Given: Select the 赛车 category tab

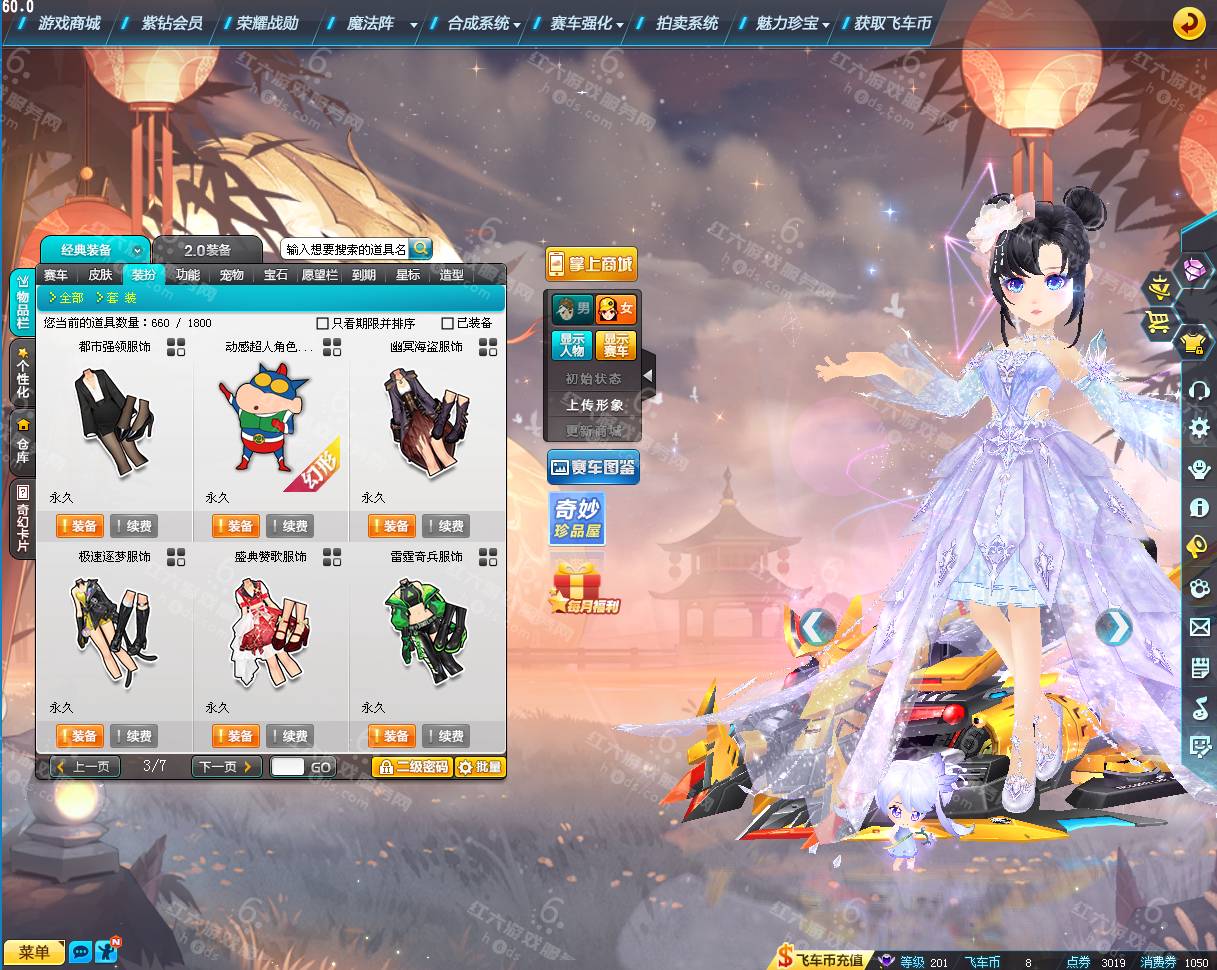Looking at the screenshot, I should (56, 275).
